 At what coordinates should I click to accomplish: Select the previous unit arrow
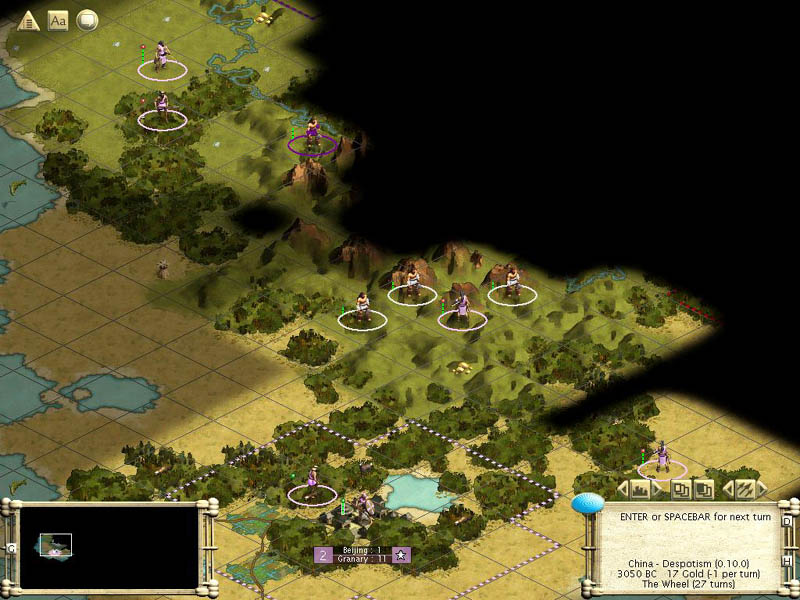tap(727, 489)
